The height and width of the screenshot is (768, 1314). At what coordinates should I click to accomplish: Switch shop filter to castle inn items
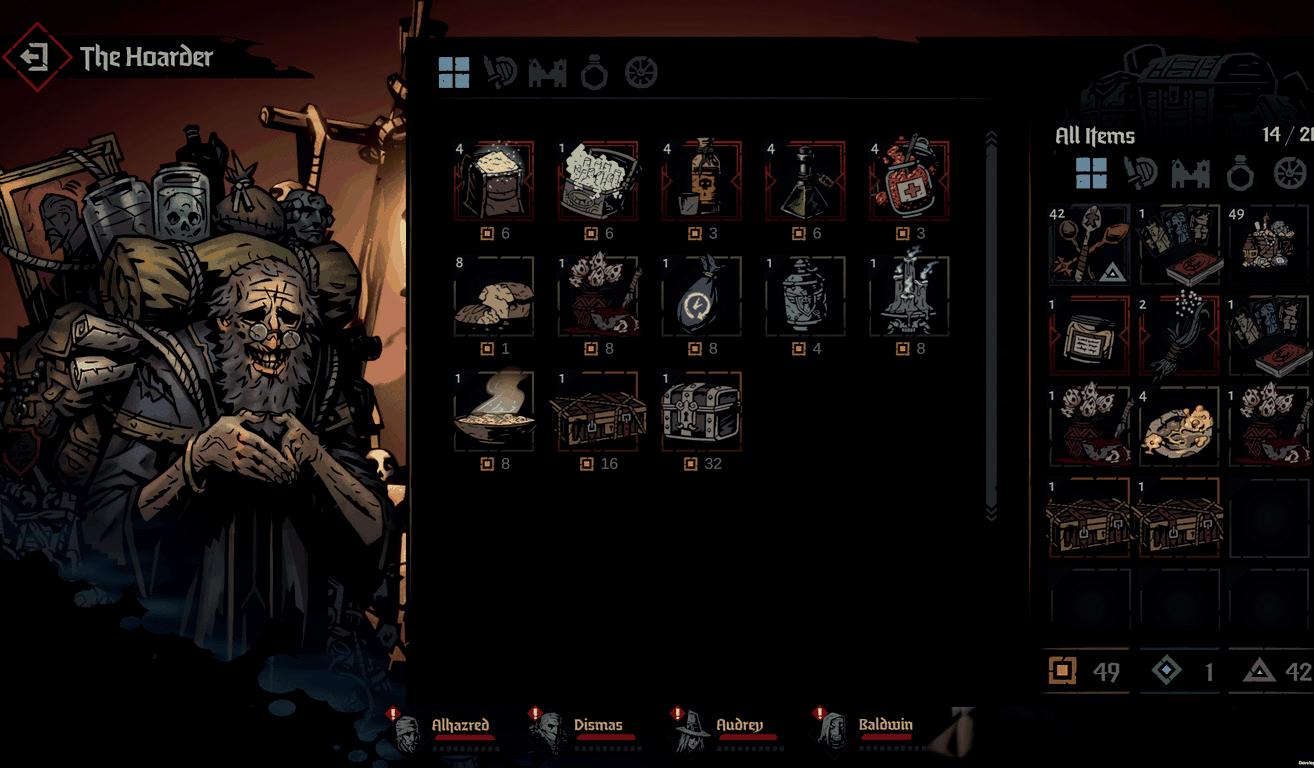tap(547, 72)
